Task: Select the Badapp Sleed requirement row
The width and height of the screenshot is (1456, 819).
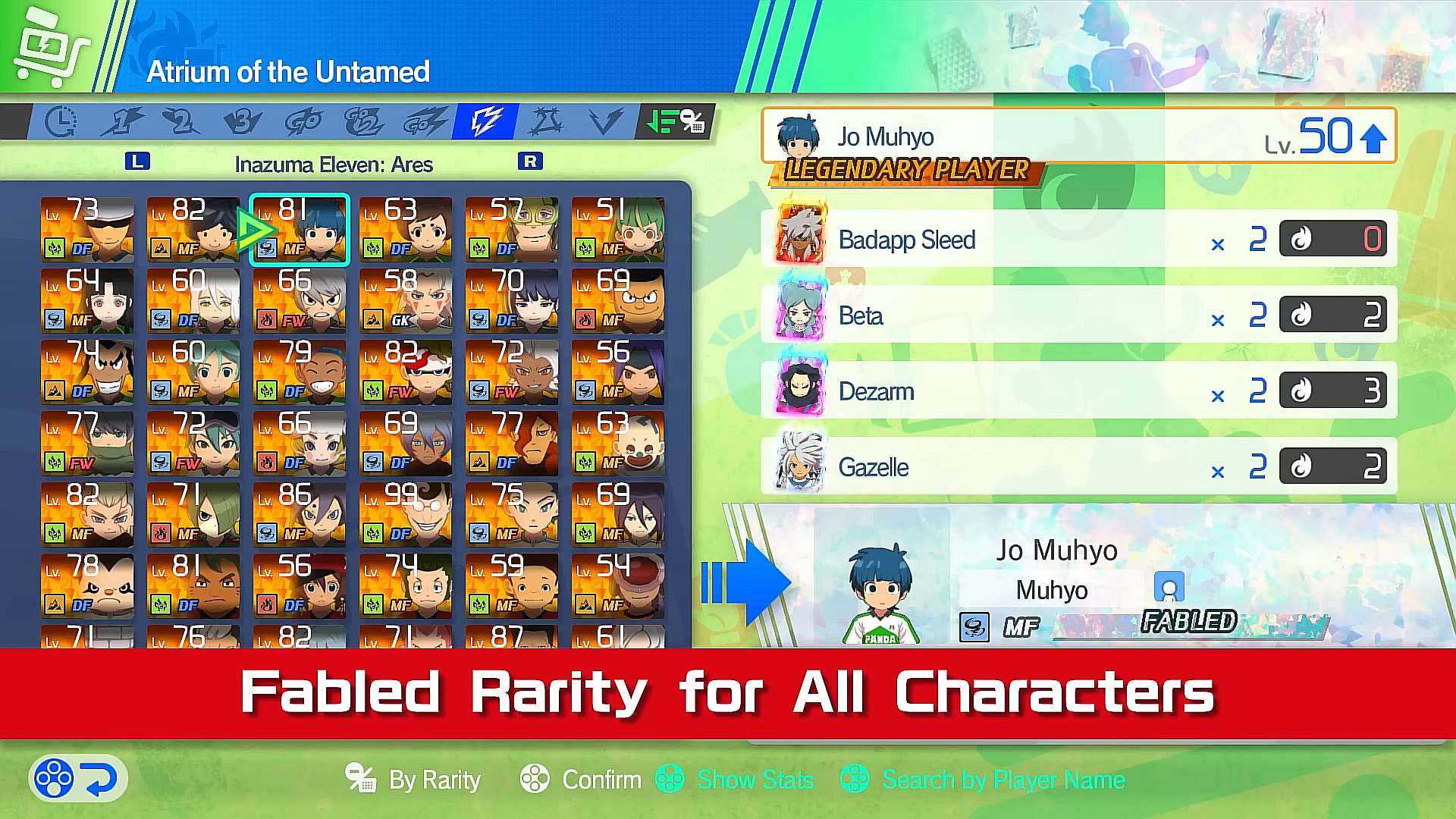Action: point(1078,239)
